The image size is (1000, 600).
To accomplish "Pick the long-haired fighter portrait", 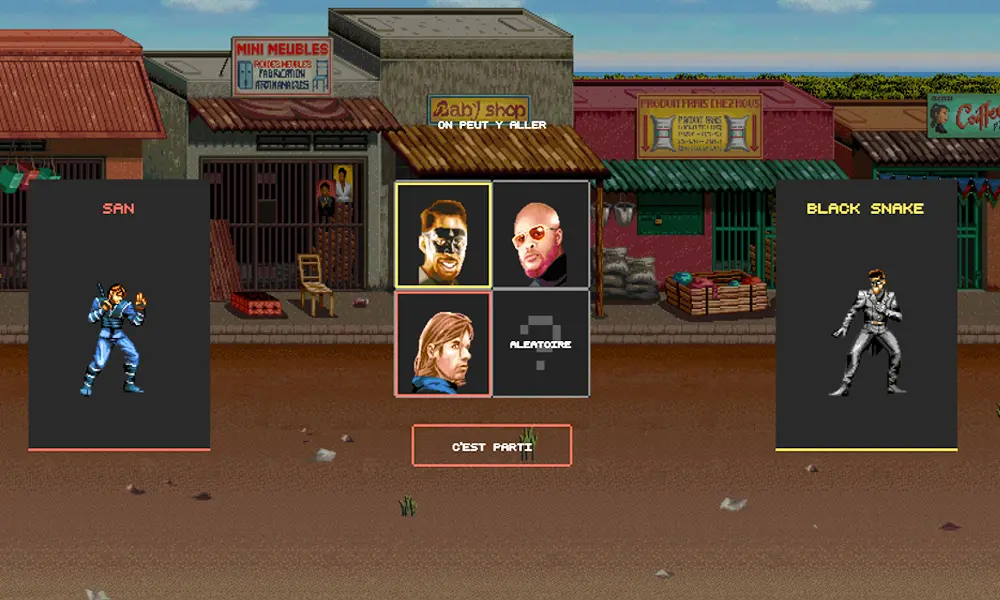I will pos(443,343).
